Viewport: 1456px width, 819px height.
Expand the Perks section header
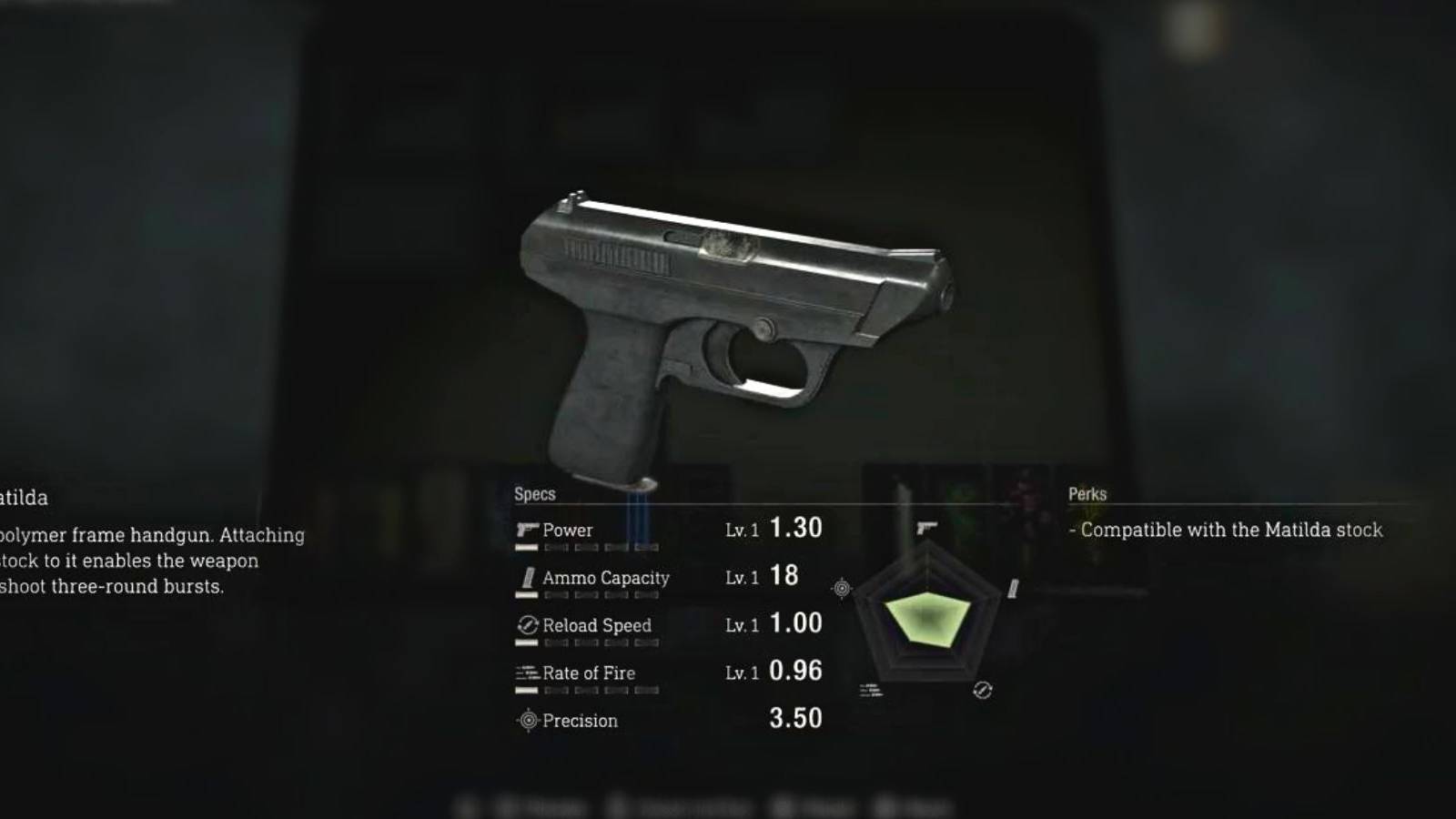[1088, 494]
